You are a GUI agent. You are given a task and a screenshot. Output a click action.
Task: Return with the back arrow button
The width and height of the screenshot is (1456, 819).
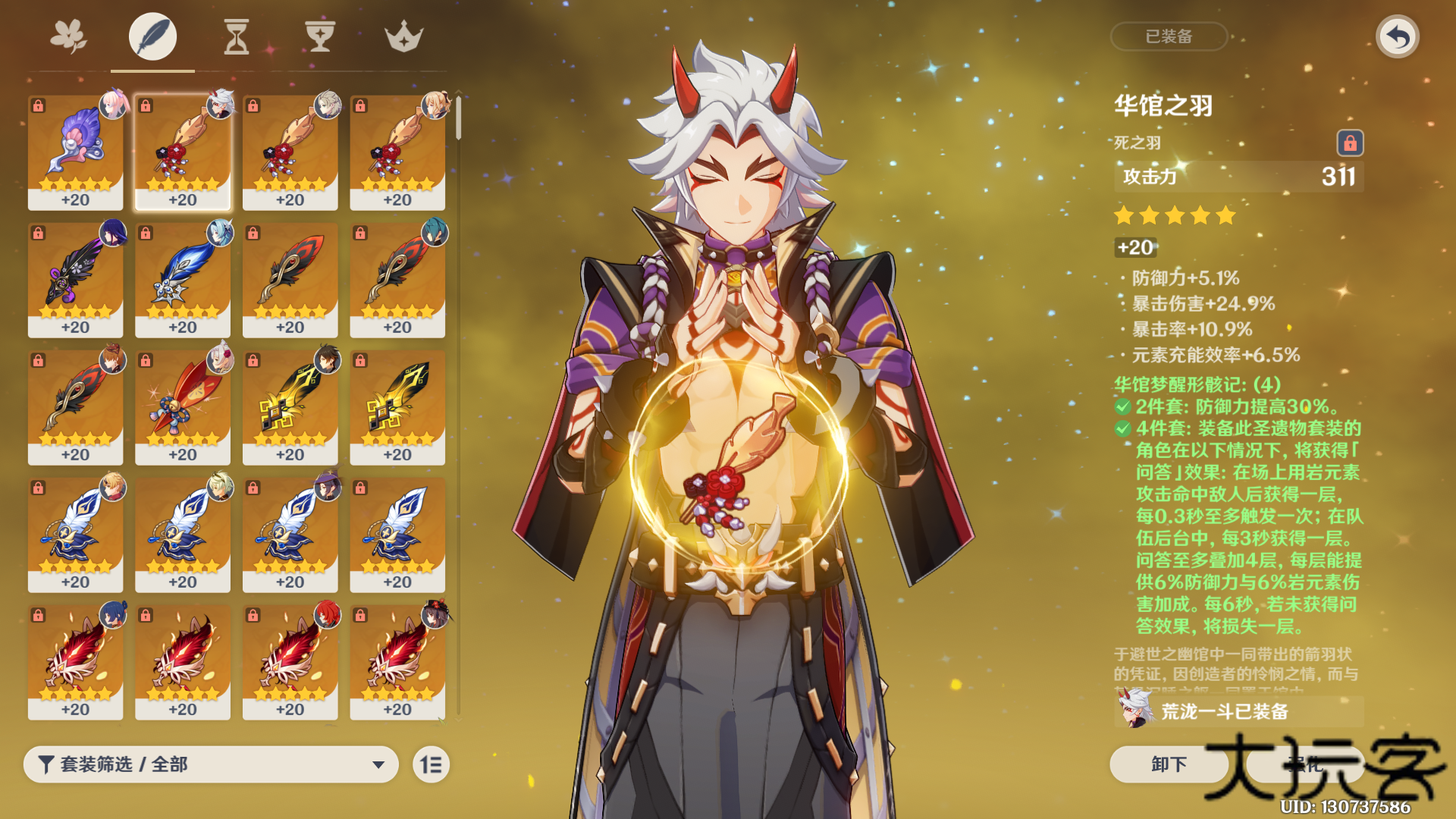1397,36
